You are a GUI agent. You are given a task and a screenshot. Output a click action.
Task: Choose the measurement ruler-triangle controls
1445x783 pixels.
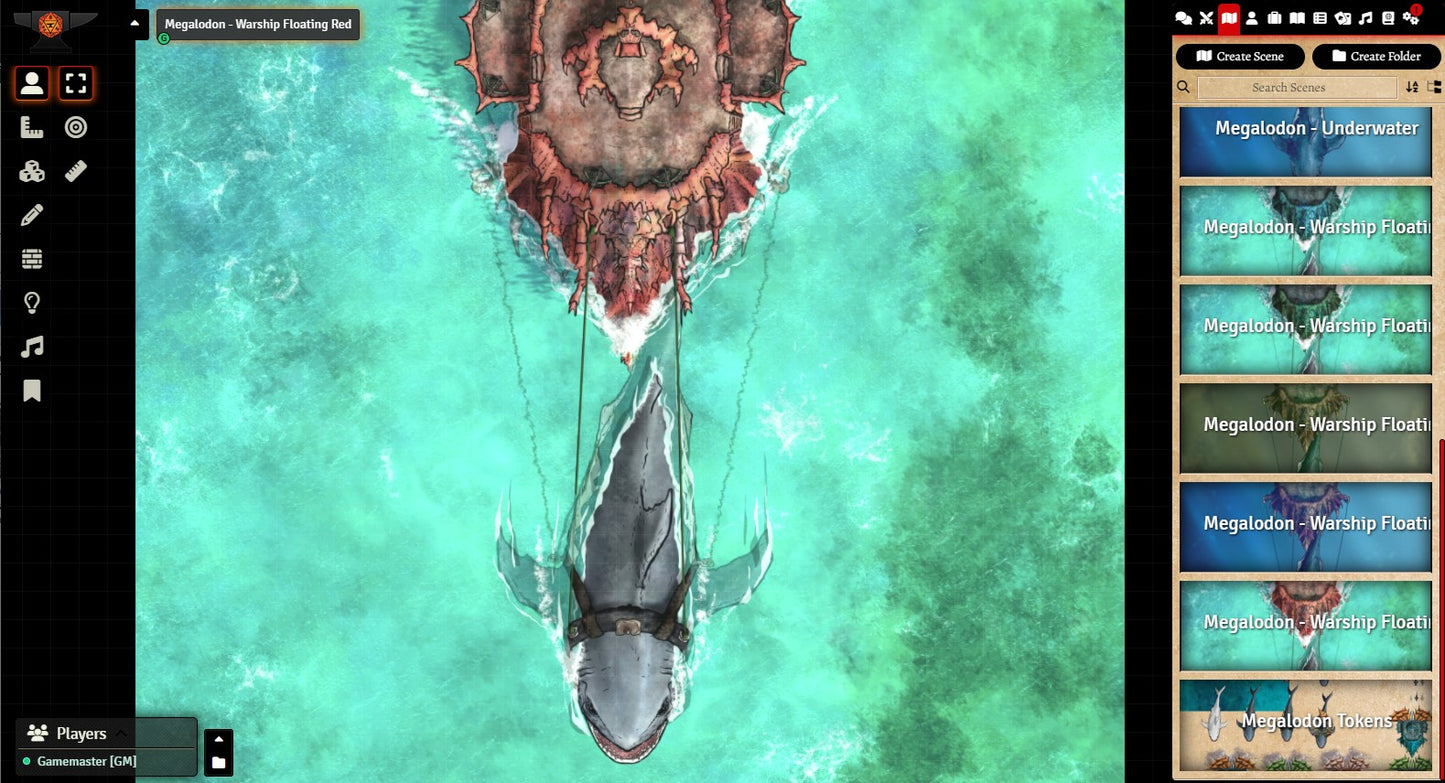coord(32,128)
